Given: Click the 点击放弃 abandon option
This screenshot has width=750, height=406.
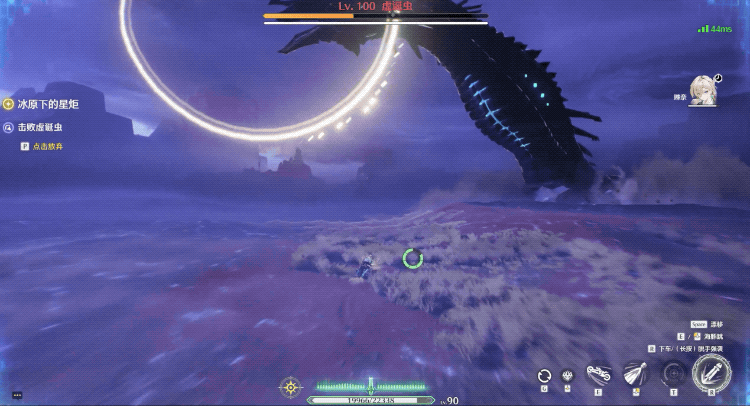Looking at the screenshot, I should pos(47,146).
